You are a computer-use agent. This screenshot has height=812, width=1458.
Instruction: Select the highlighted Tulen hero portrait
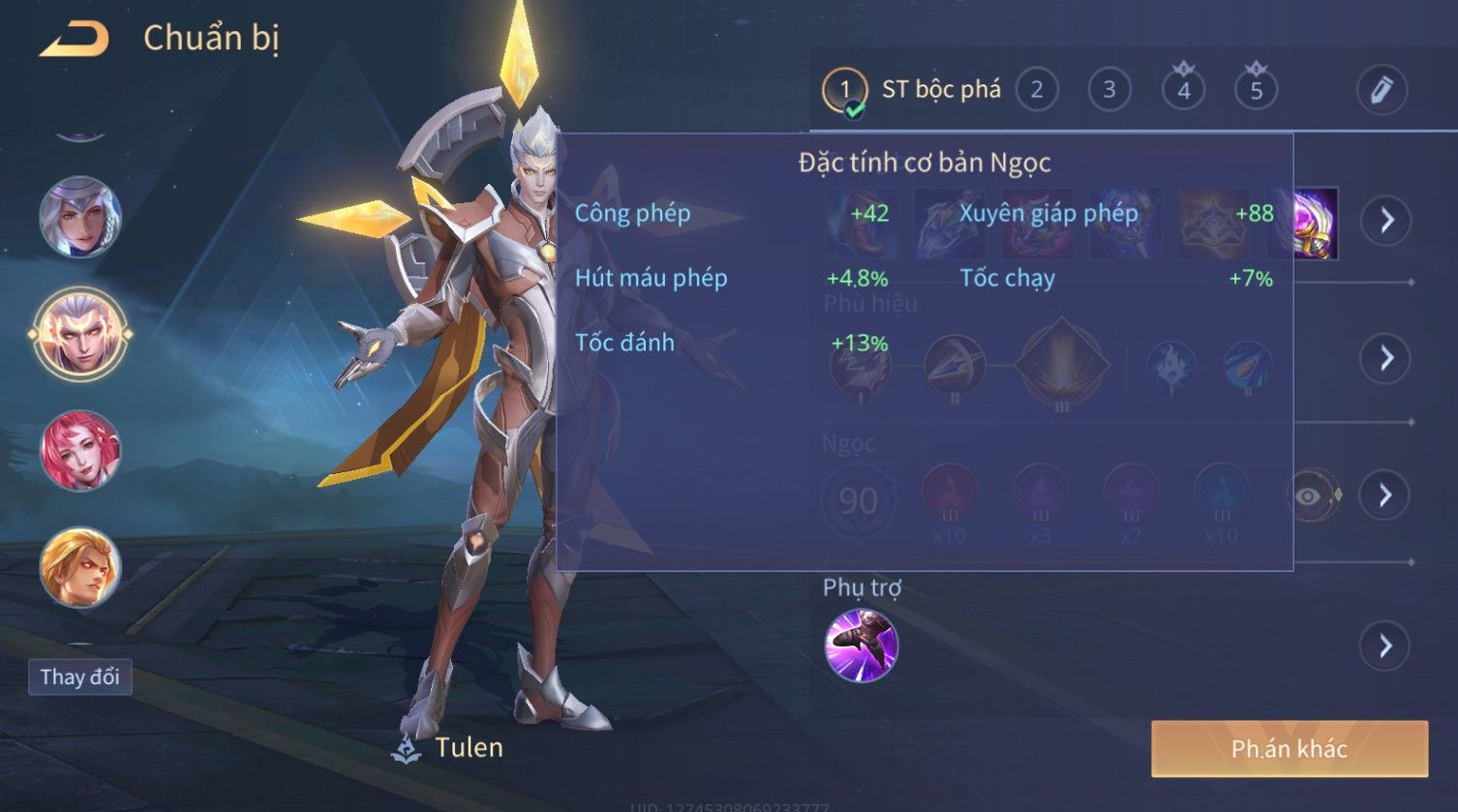[80, 334]
